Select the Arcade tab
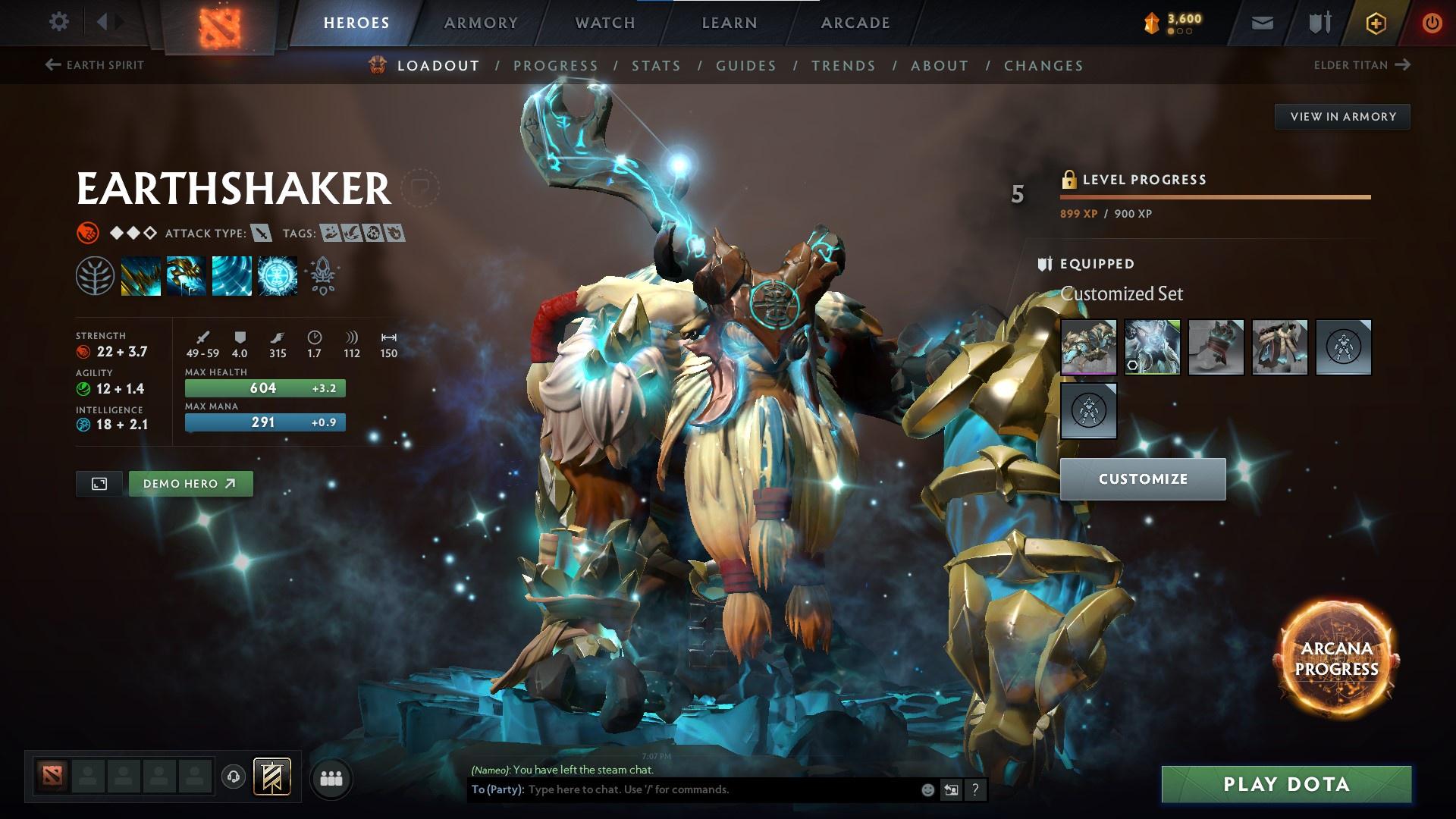Image resolution: width=1456 pixels, height=819 pixels. click(855, 23)
